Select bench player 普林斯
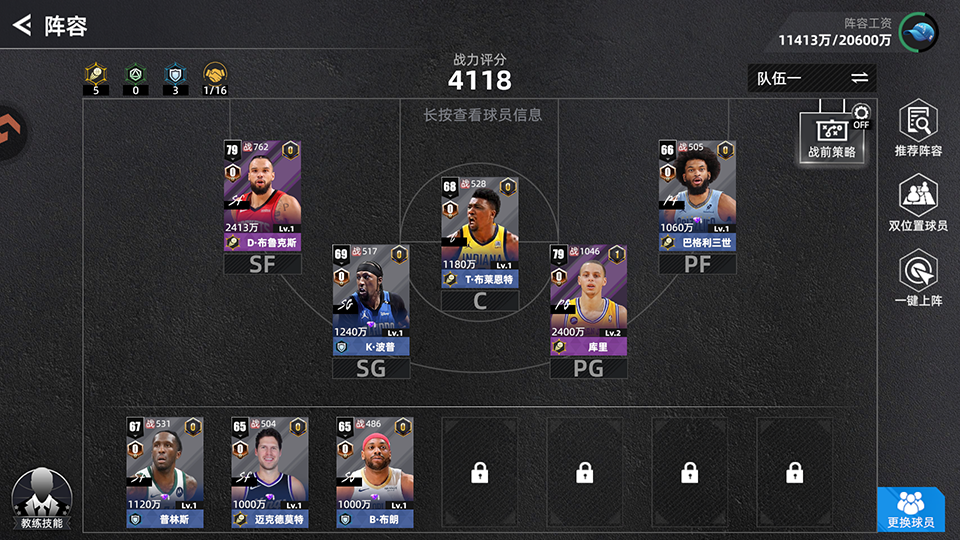 click(164, 472)
